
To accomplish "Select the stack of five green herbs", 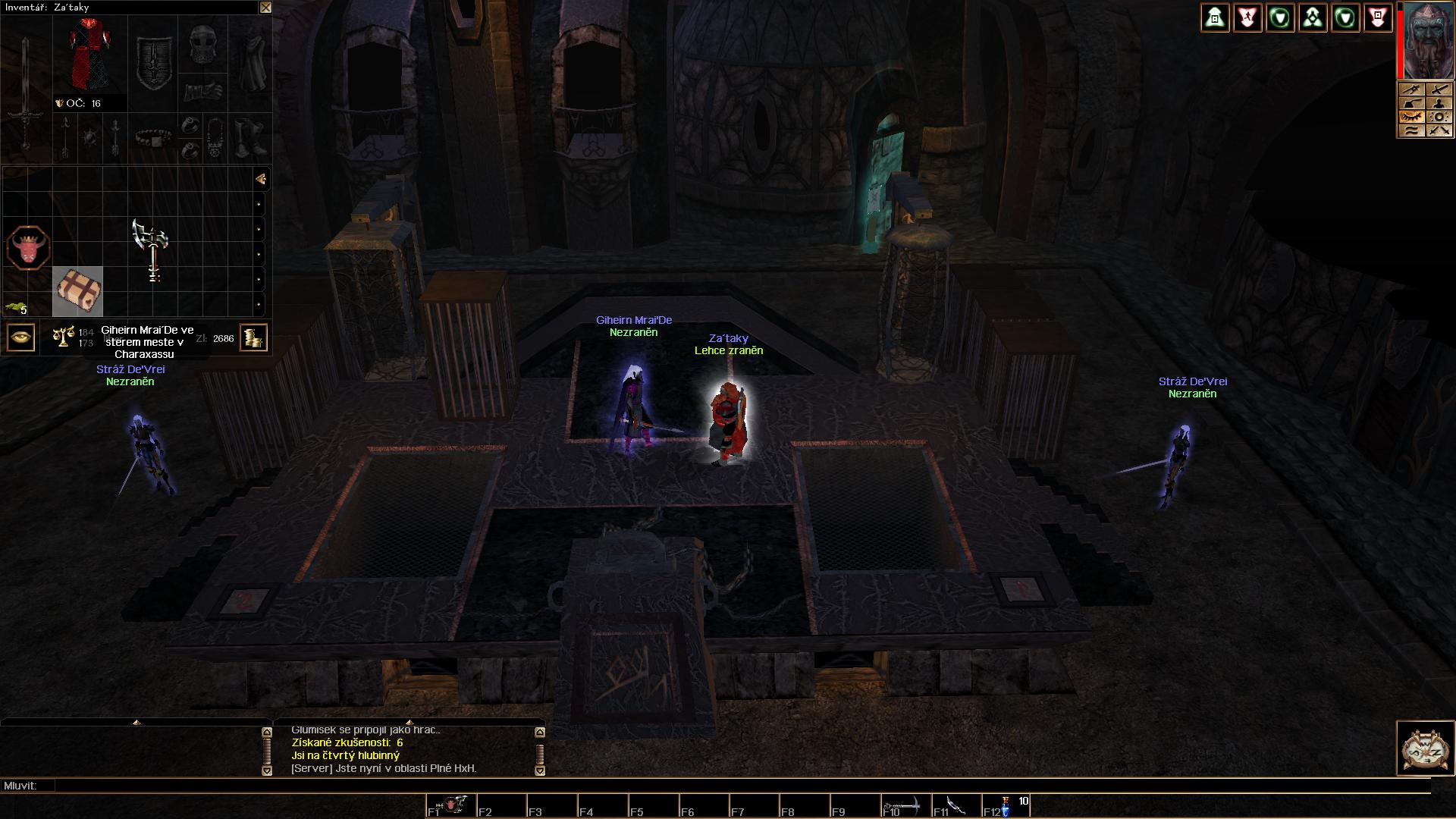I will click(x=15, y=307).
